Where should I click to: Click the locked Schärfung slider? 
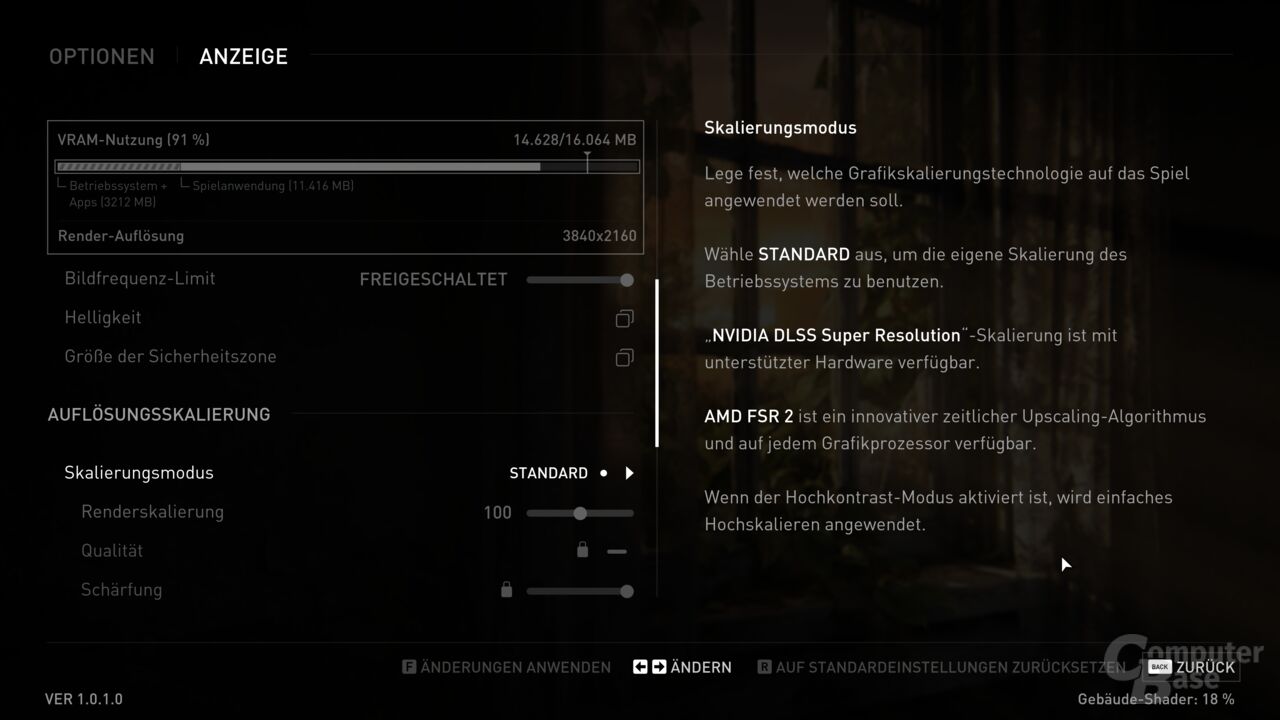(x=580, y=591)
